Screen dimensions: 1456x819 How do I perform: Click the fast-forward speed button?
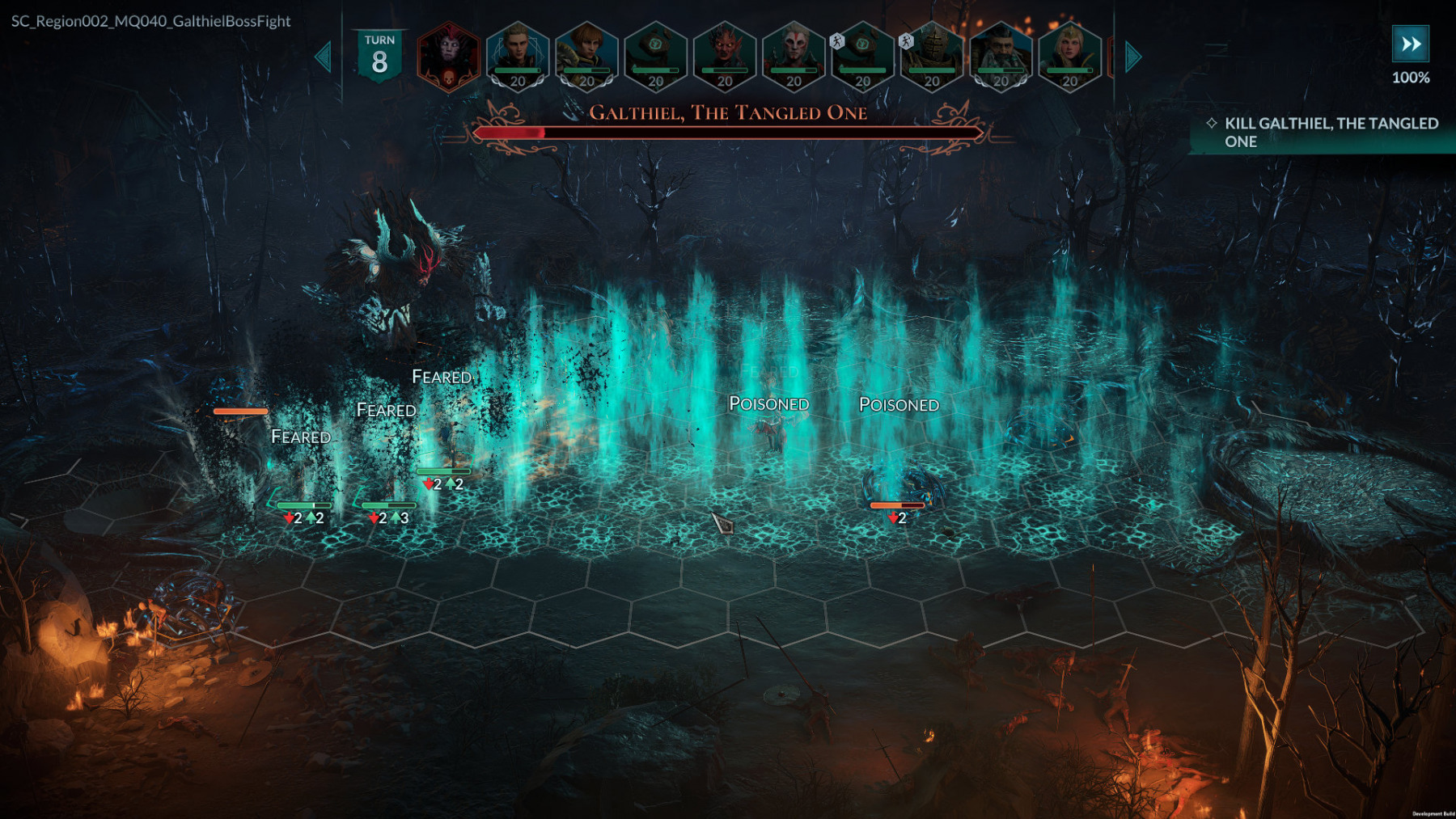(x=1410, y=44)
